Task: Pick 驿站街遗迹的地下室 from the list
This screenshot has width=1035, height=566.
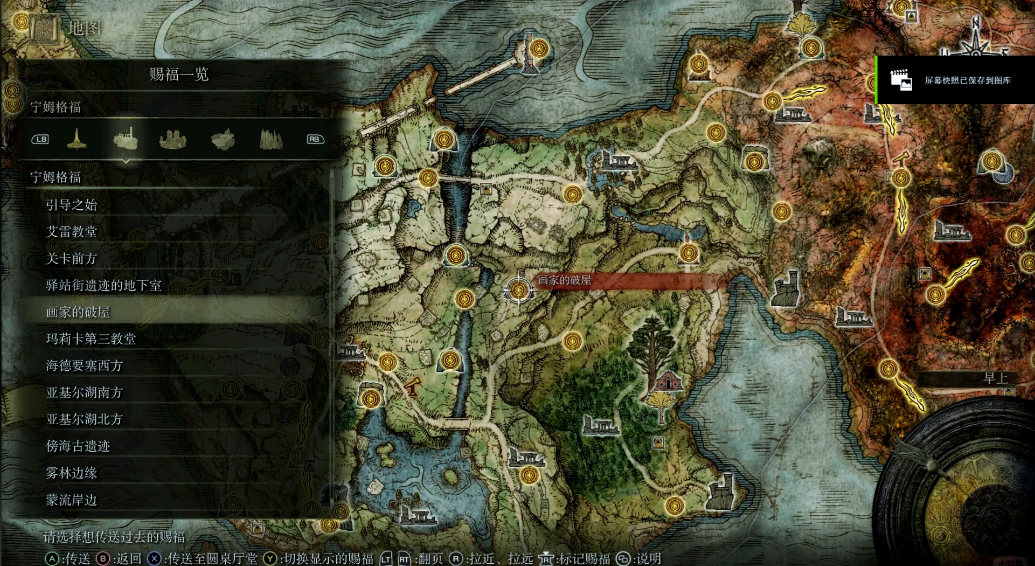Action: [103, 286]
